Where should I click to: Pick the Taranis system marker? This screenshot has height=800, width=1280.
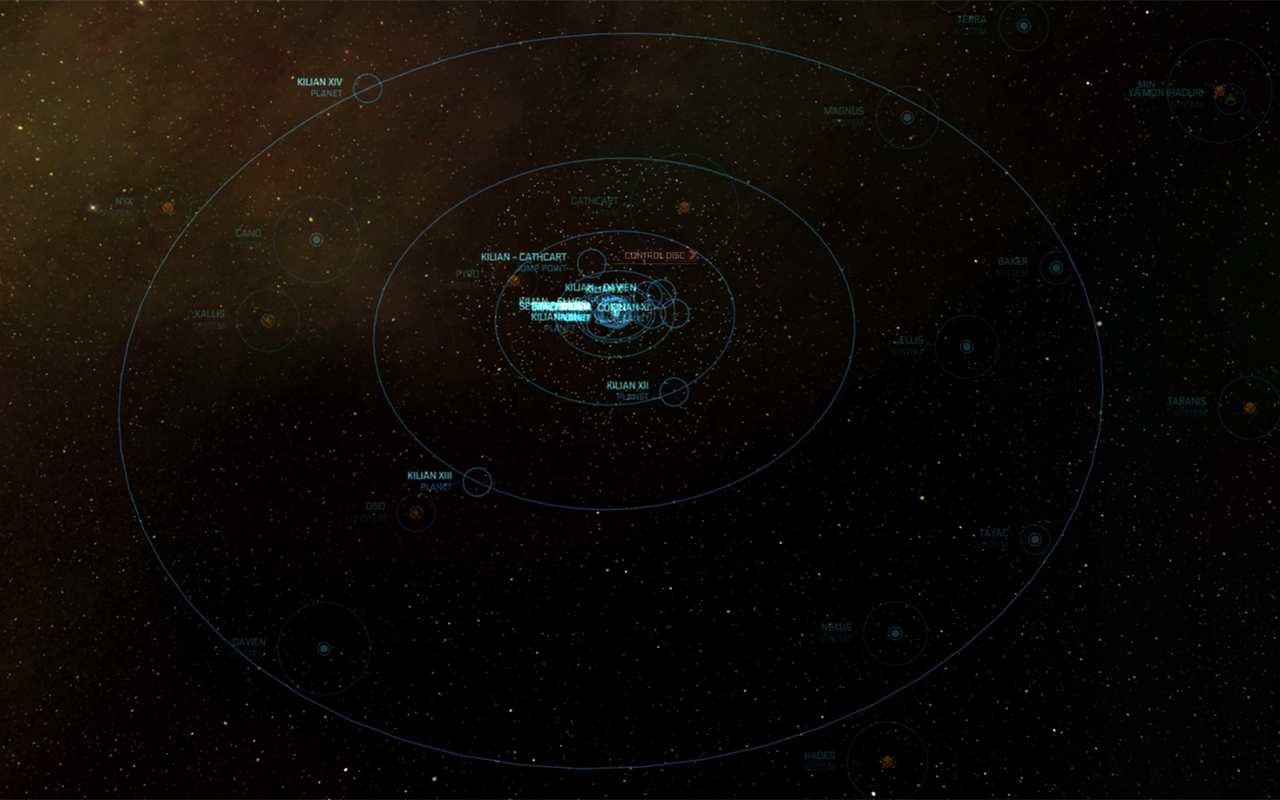[x=1249, y=407]
